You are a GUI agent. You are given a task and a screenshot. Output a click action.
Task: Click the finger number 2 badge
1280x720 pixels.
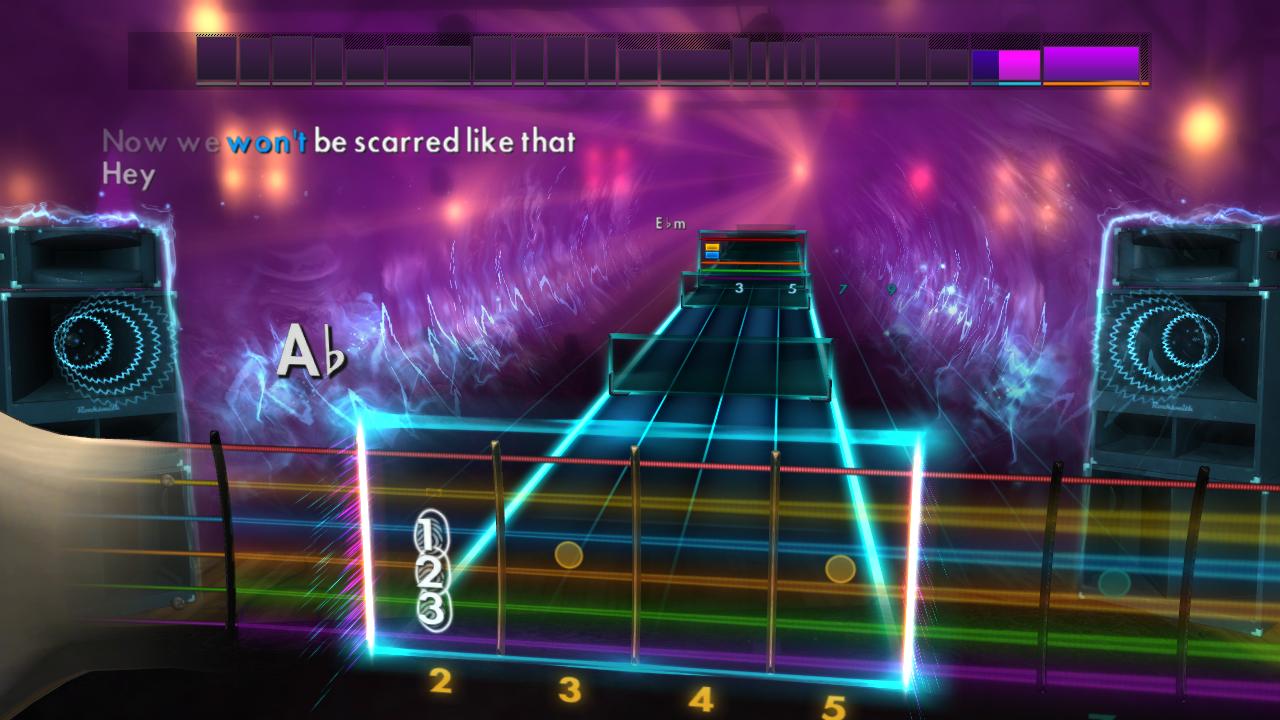[x=430, y=571]
